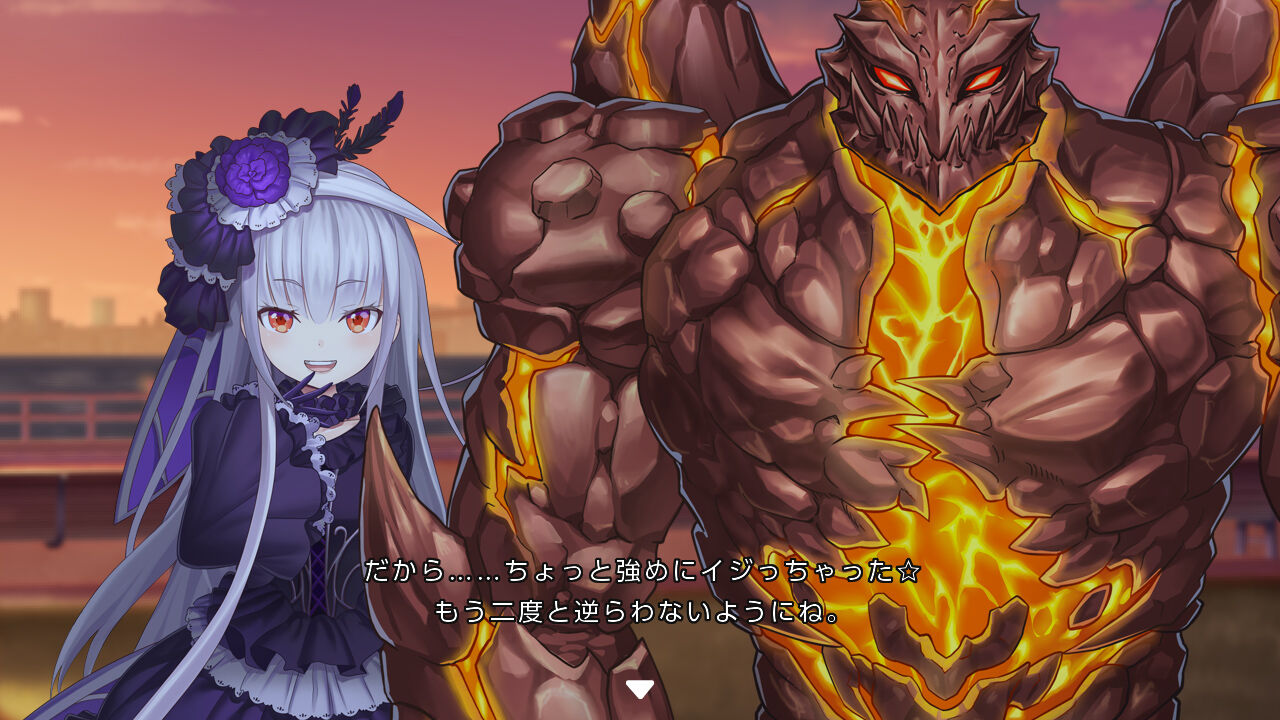Click the large curved horn beside the girl
This screenshot has width=1280, height=720.
pos(410,520)
